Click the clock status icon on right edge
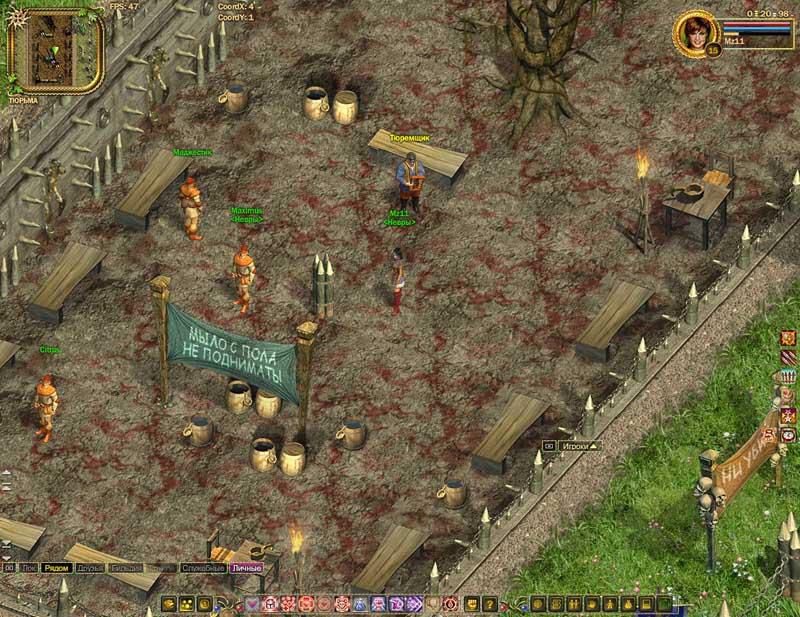Image resolution: width=800 pixels, height=617 pixels. pos(789,435)
